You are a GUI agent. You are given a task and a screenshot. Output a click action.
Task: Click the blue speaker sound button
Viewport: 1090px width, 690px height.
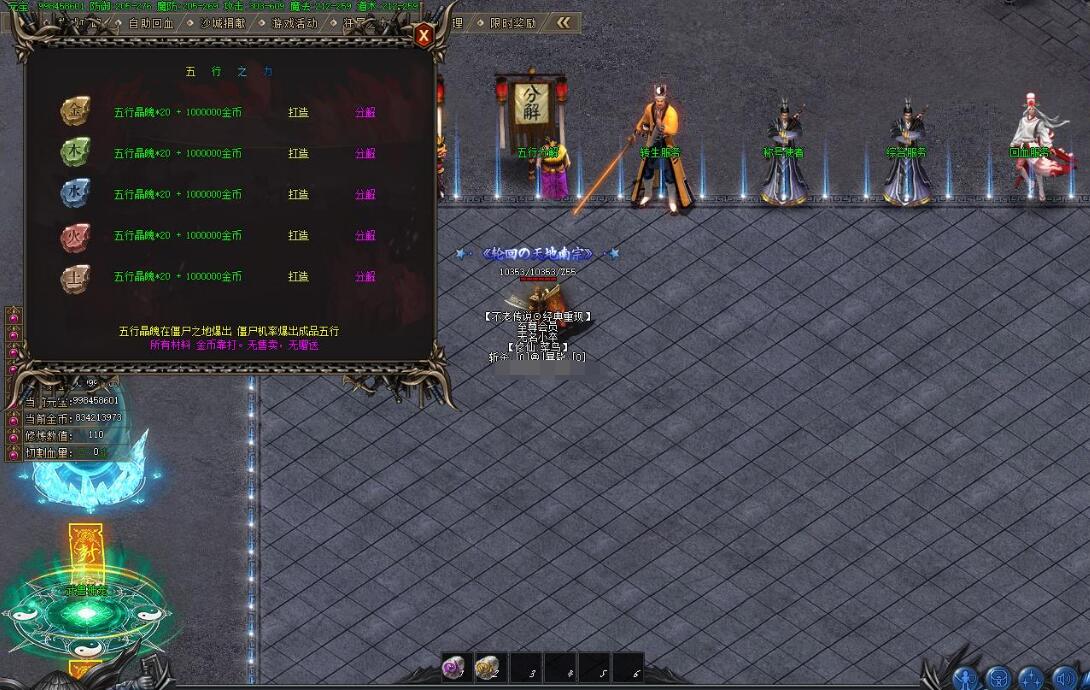point(1063,678)
